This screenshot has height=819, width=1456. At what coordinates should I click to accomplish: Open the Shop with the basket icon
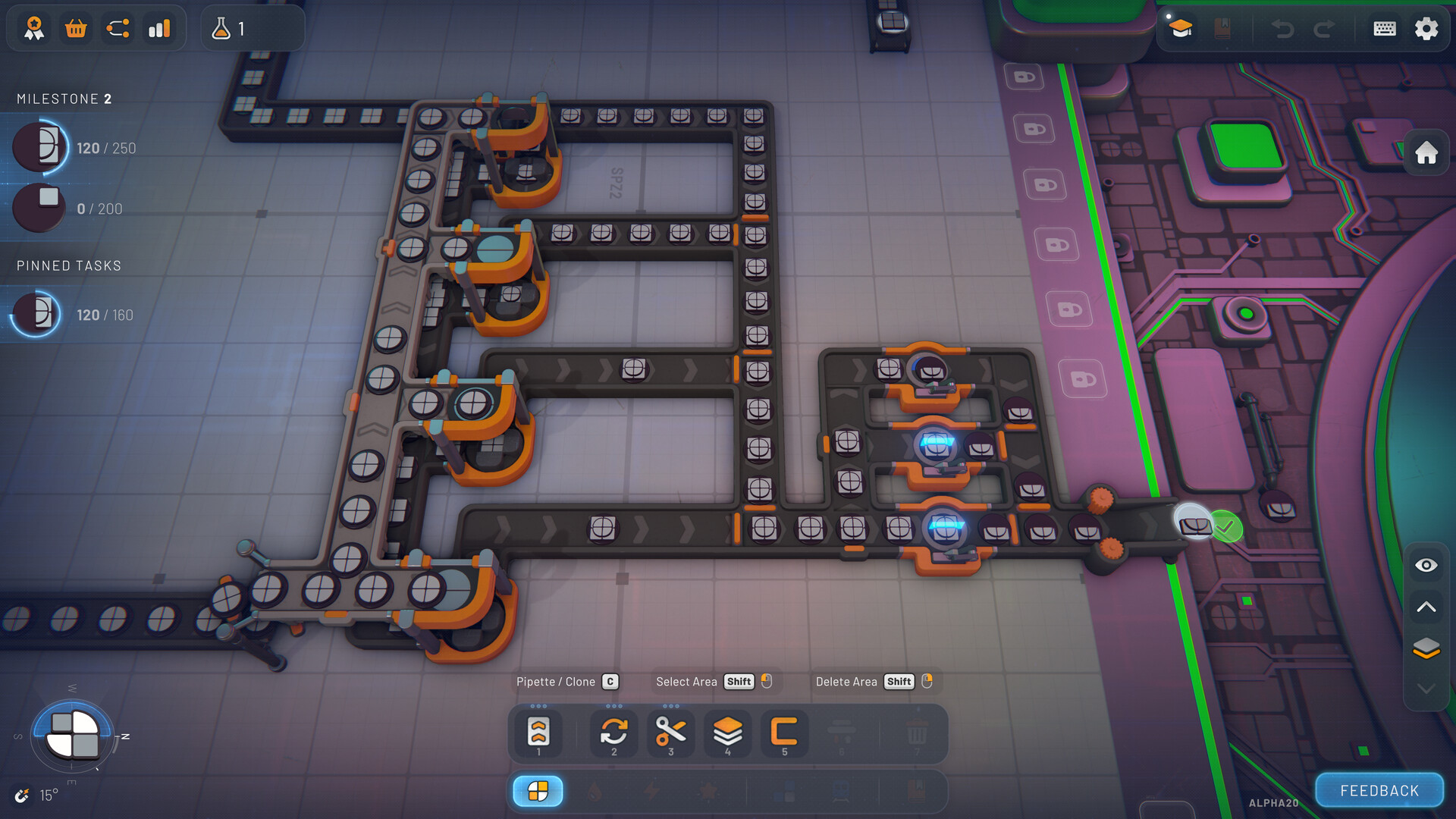[75, 29]
